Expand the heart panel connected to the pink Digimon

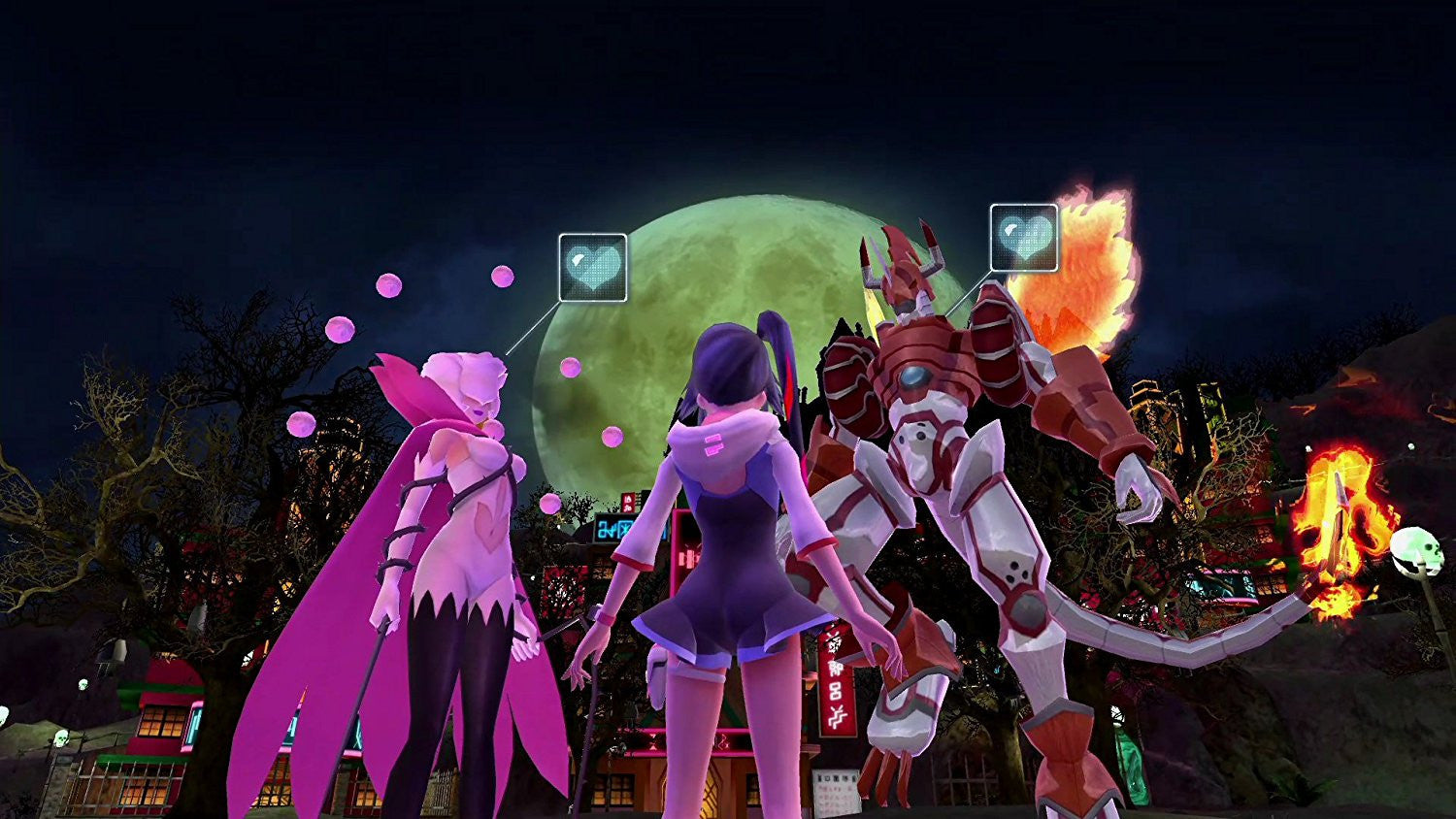[592, 267]
